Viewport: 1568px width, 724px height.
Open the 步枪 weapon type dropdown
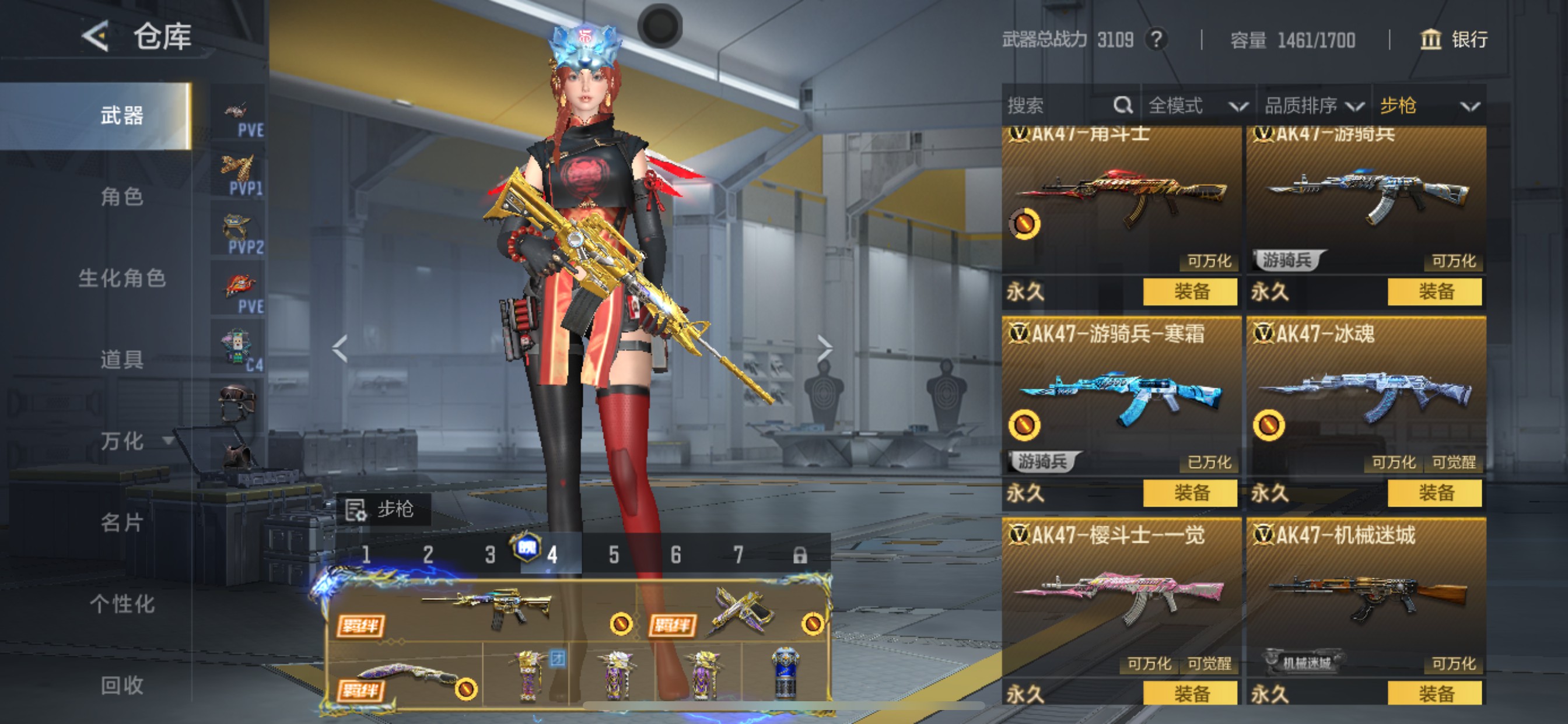1428,106
